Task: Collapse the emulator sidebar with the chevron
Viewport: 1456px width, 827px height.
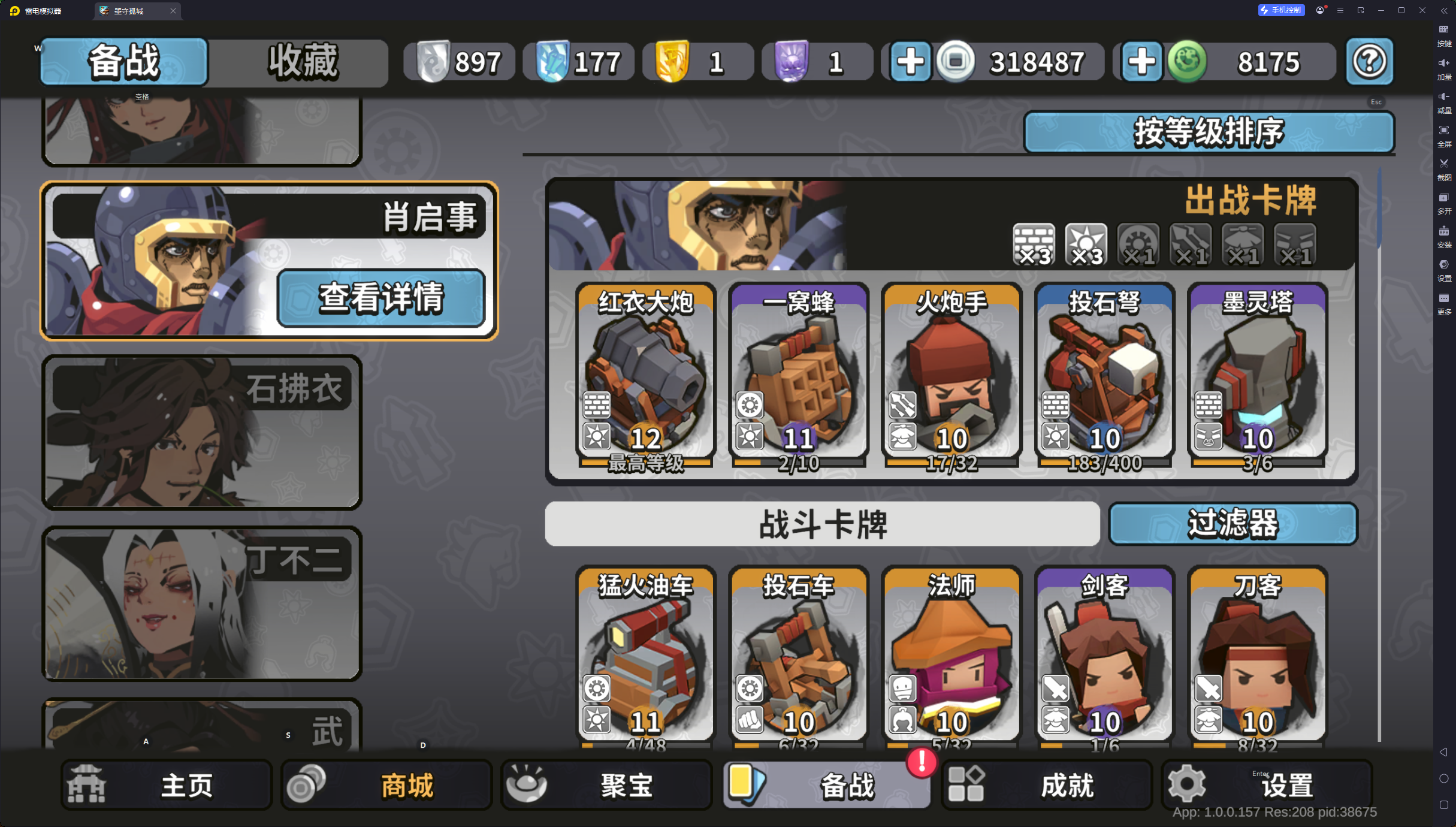Action: click(x=1444, y=10)
